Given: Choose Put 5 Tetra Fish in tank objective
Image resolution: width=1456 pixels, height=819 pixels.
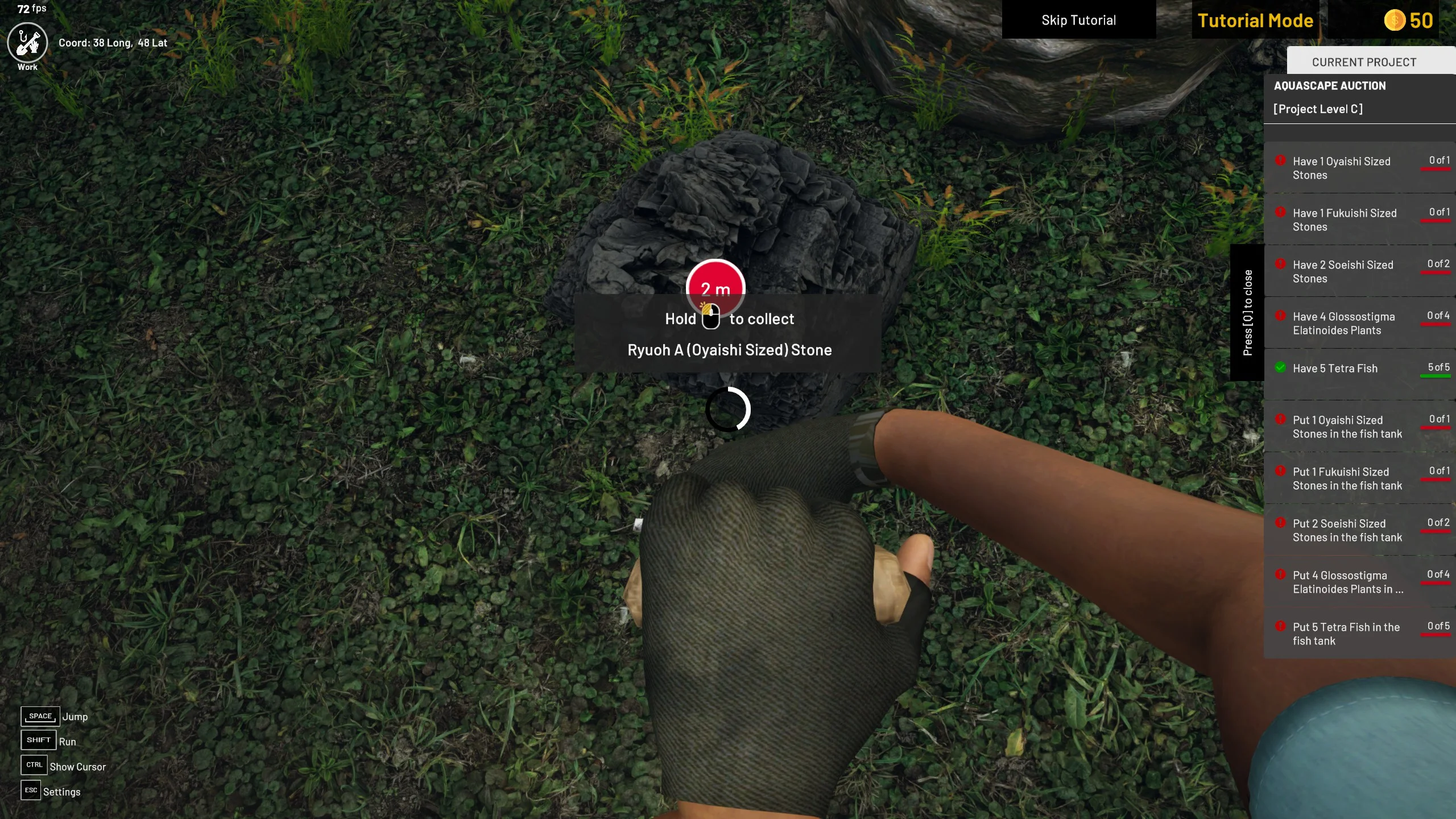Looking at the screenshot, I should pyautogui.click(x=1359, y=634).
